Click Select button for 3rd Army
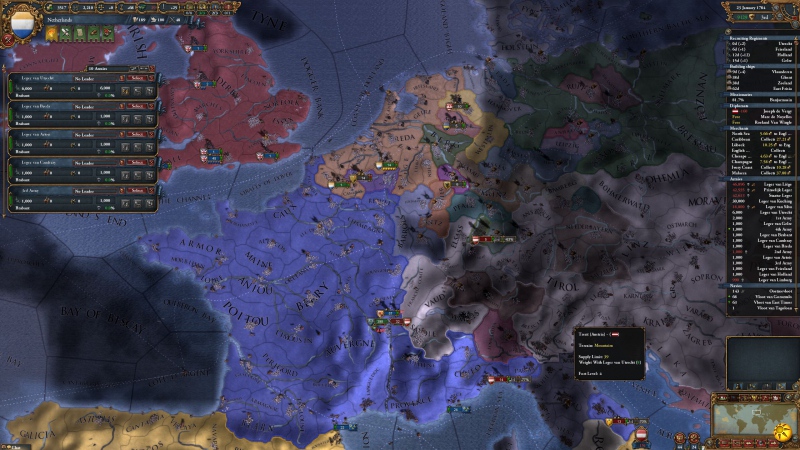The width and height of the screenshot is (800, 450). pos(138,189)
